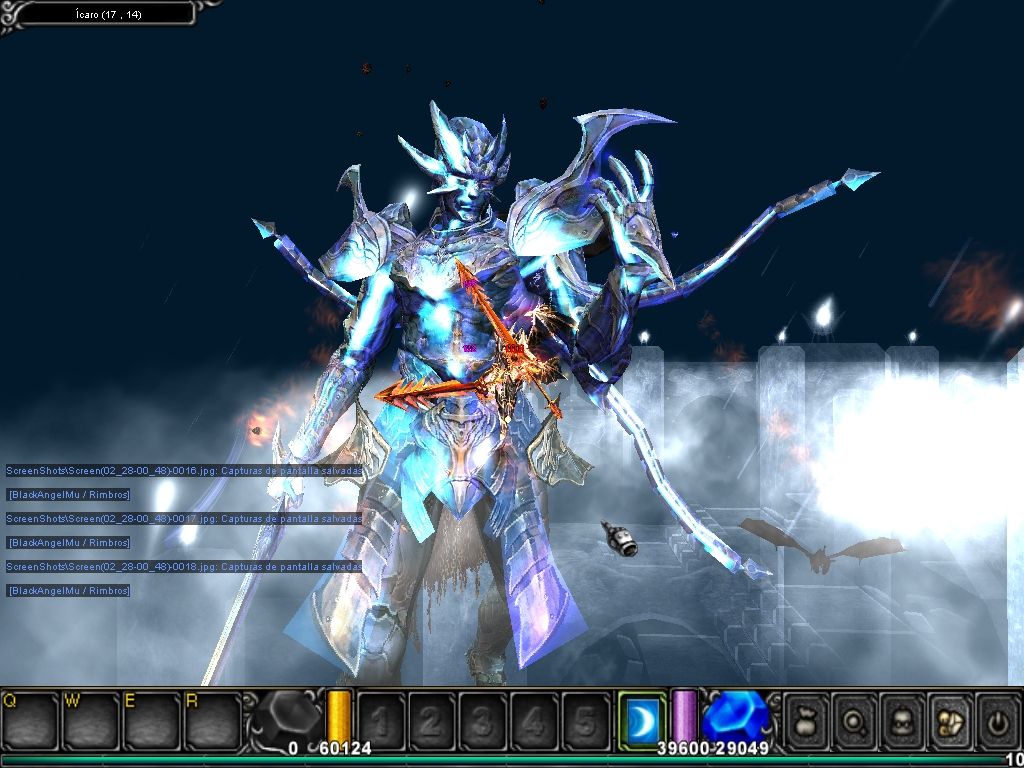This screenshot has width=1024, height=768.
Task: Select skill hotbar slot 3
Action: pos(483,720)
